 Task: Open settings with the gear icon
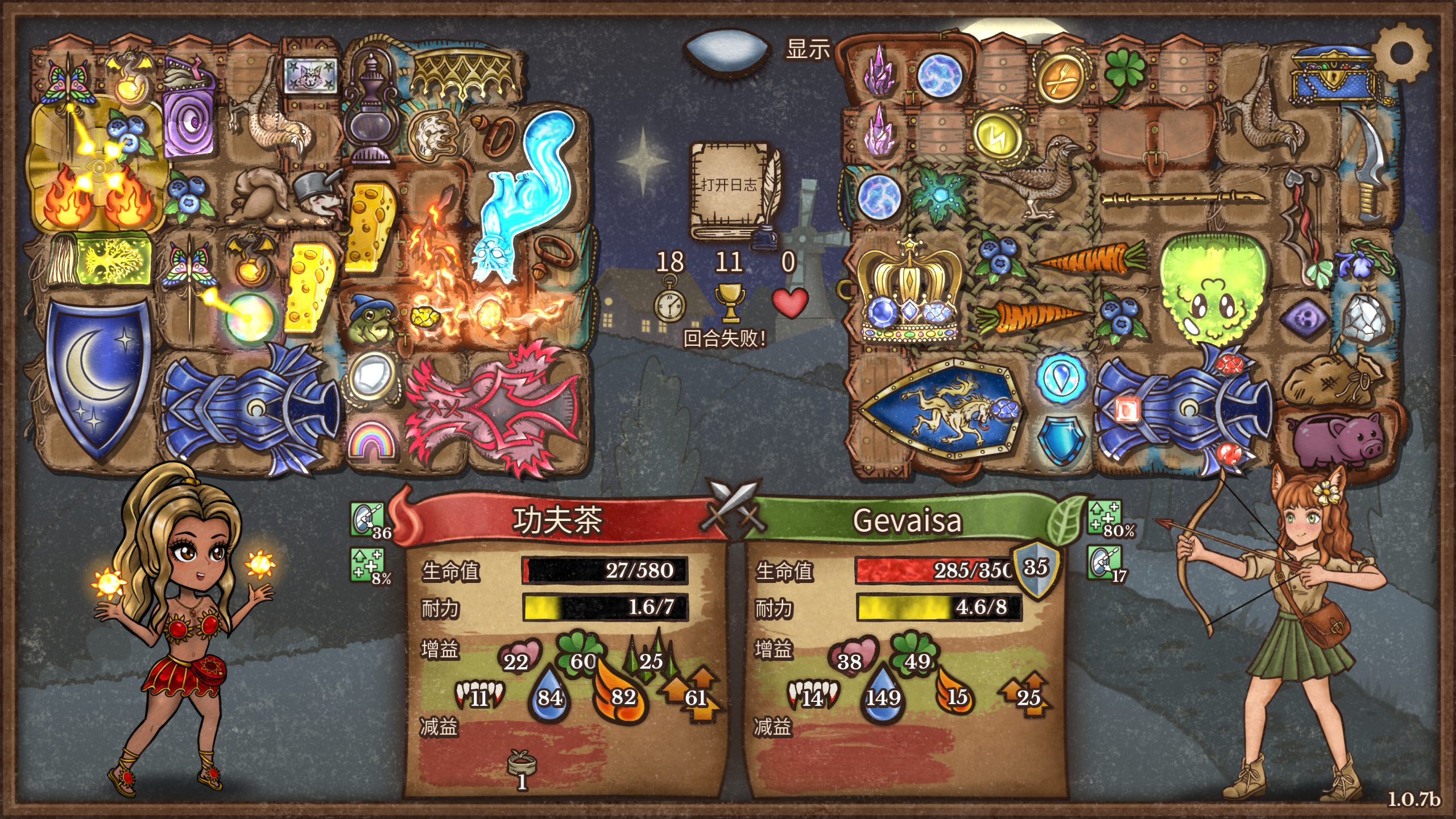pyautogui.click(x=1400, y=53)
